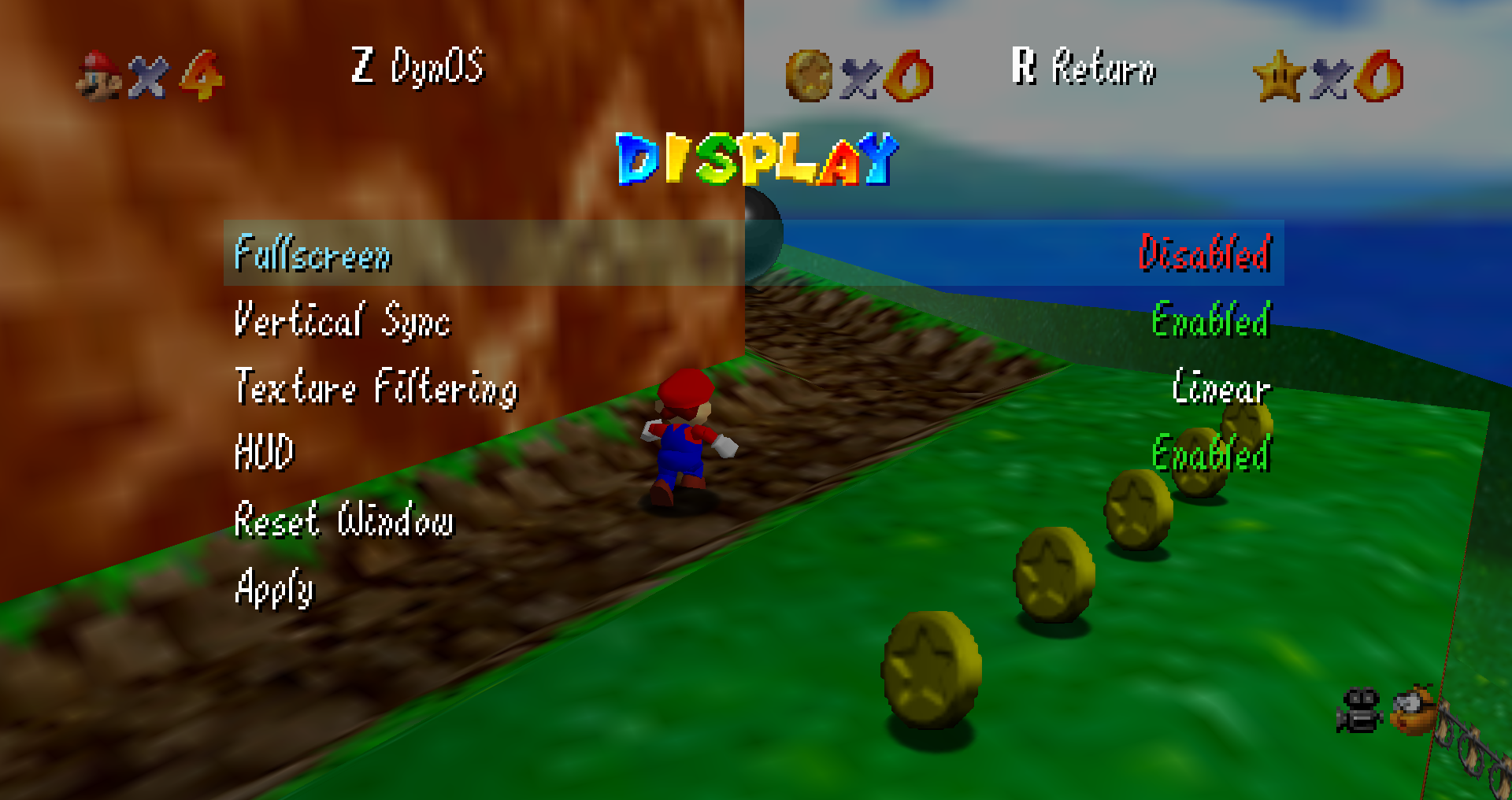Choose the Vertical Sync entry

pos(343,320)
